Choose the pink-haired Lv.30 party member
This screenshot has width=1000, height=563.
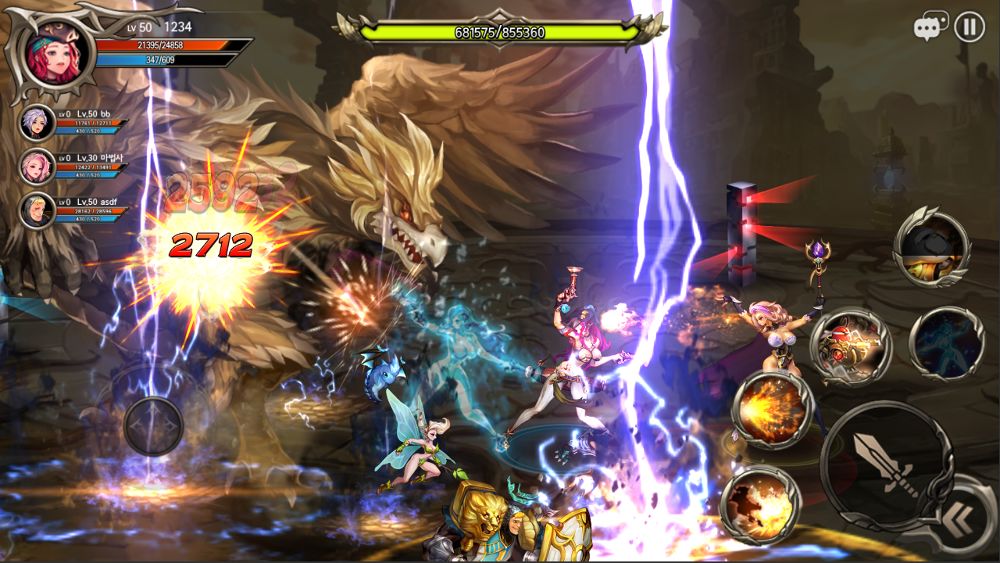pos(38,166)
